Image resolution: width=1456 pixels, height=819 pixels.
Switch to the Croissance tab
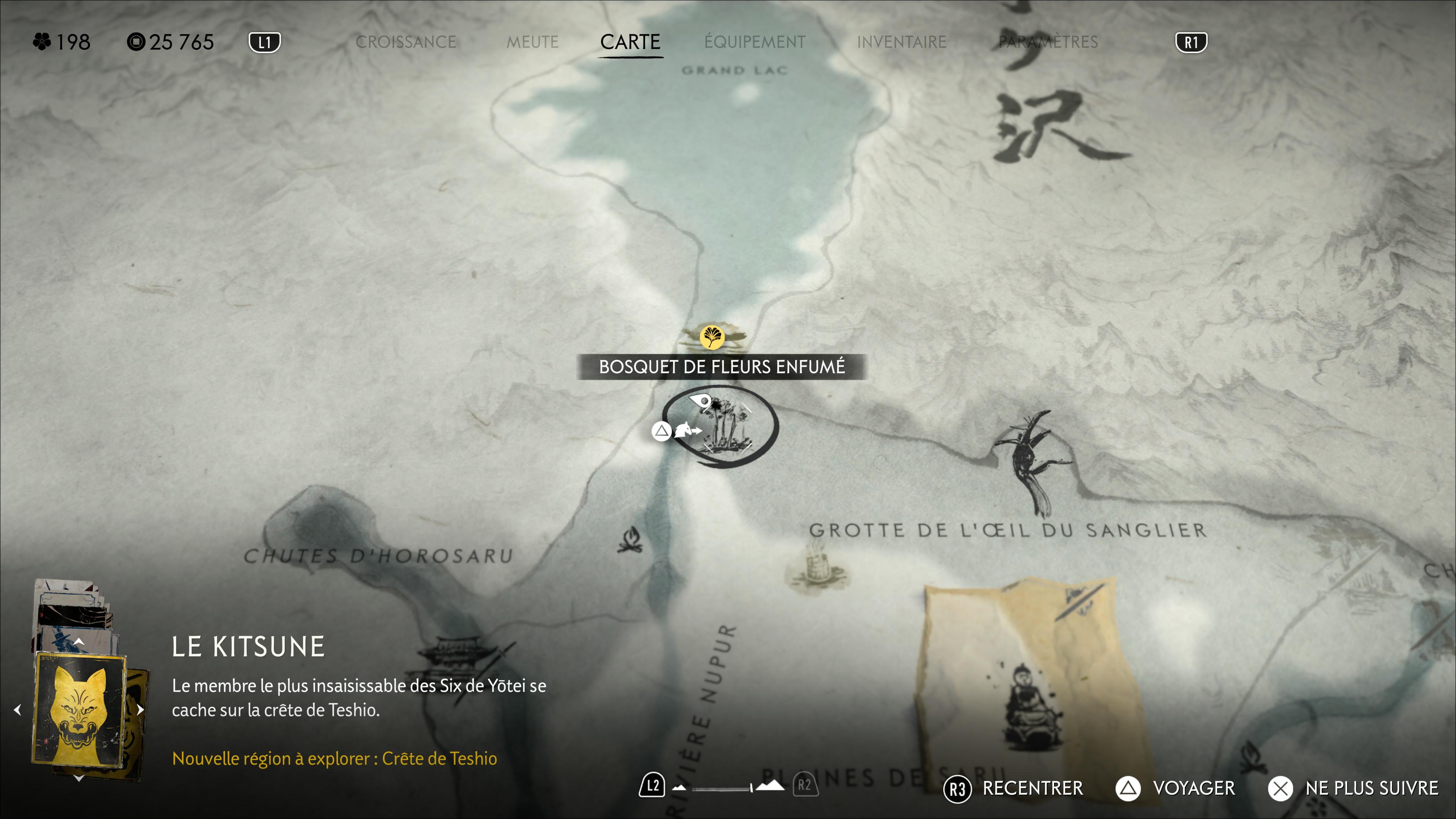[x=405, y=42]
